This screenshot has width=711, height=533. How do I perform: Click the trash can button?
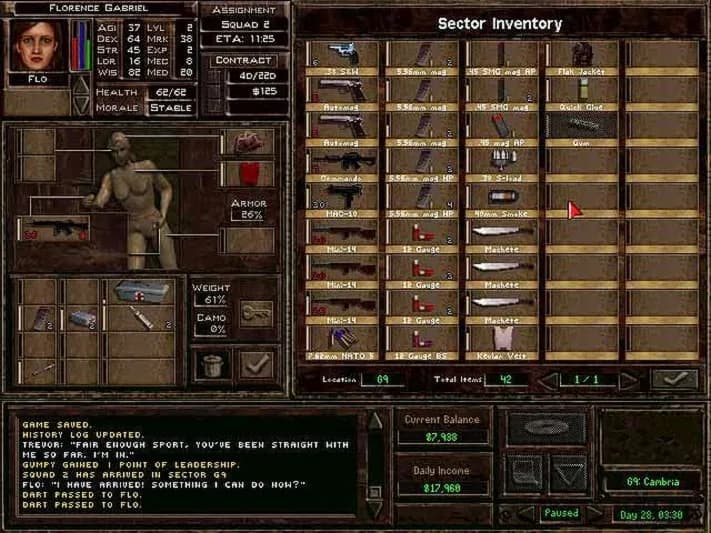tap(210, 362)
